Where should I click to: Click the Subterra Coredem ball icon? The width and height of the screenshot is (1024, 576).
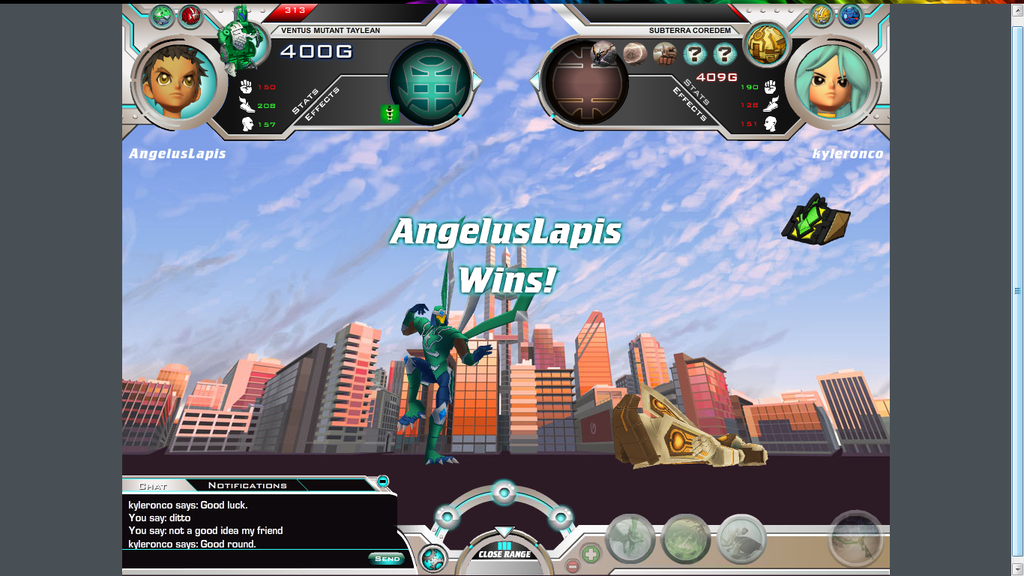pyautogui.click(x=767, y=43)
